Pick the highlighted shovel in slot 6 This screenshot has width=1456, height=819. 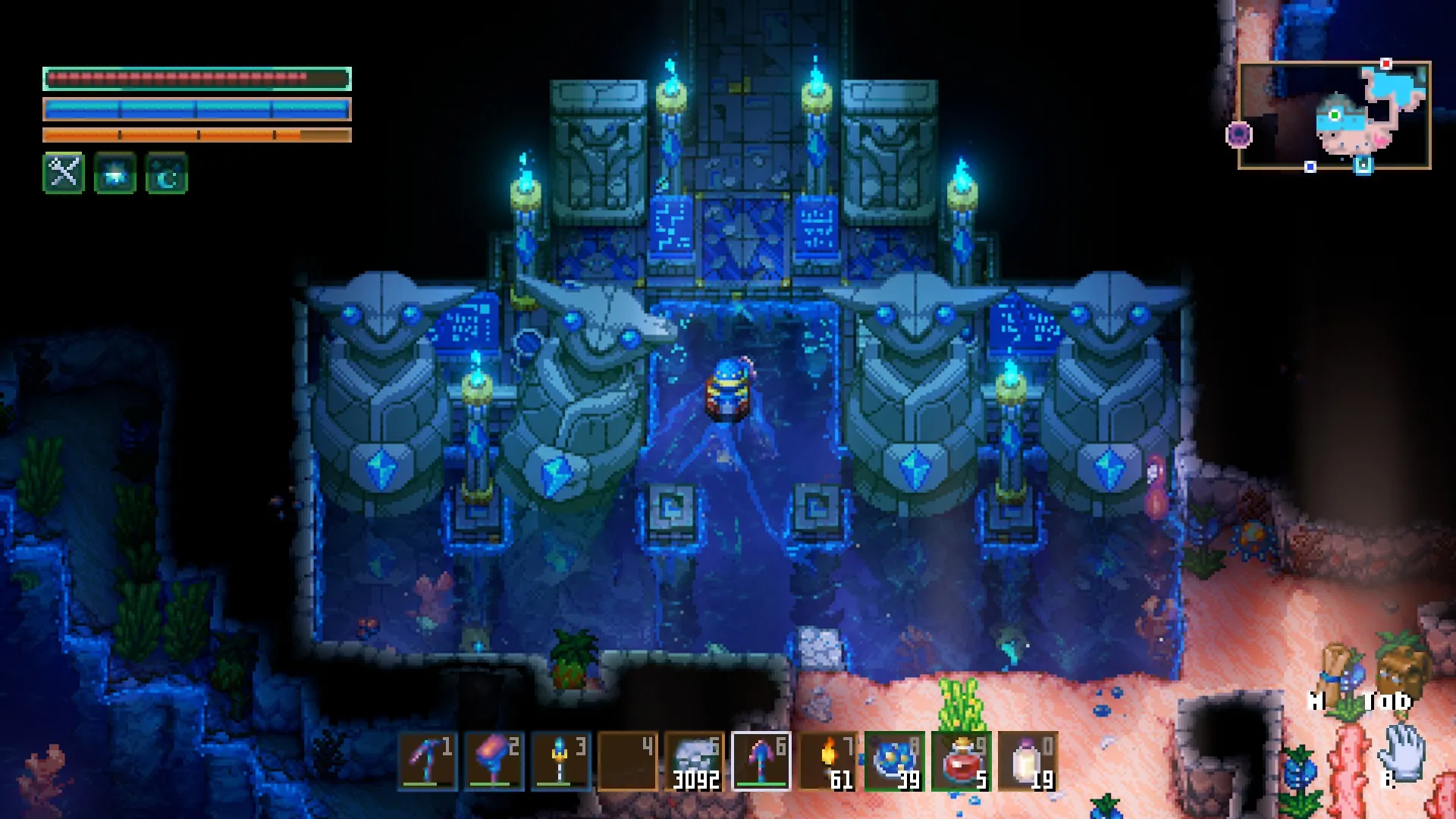[x=761, y=761]
